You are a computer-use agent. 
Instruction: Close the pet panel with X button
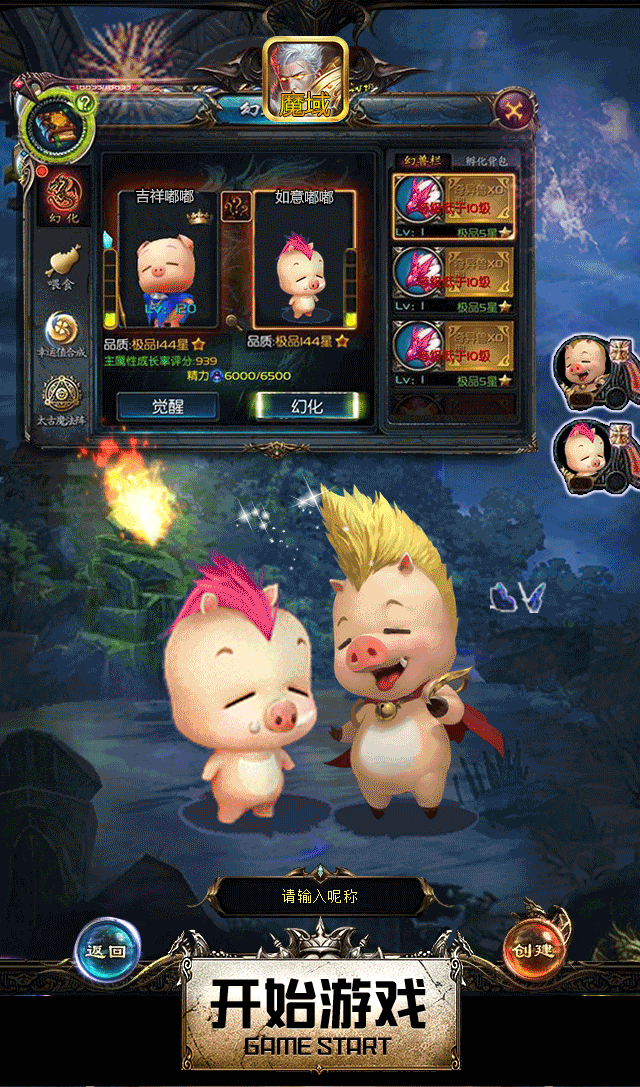pos(513,107)
